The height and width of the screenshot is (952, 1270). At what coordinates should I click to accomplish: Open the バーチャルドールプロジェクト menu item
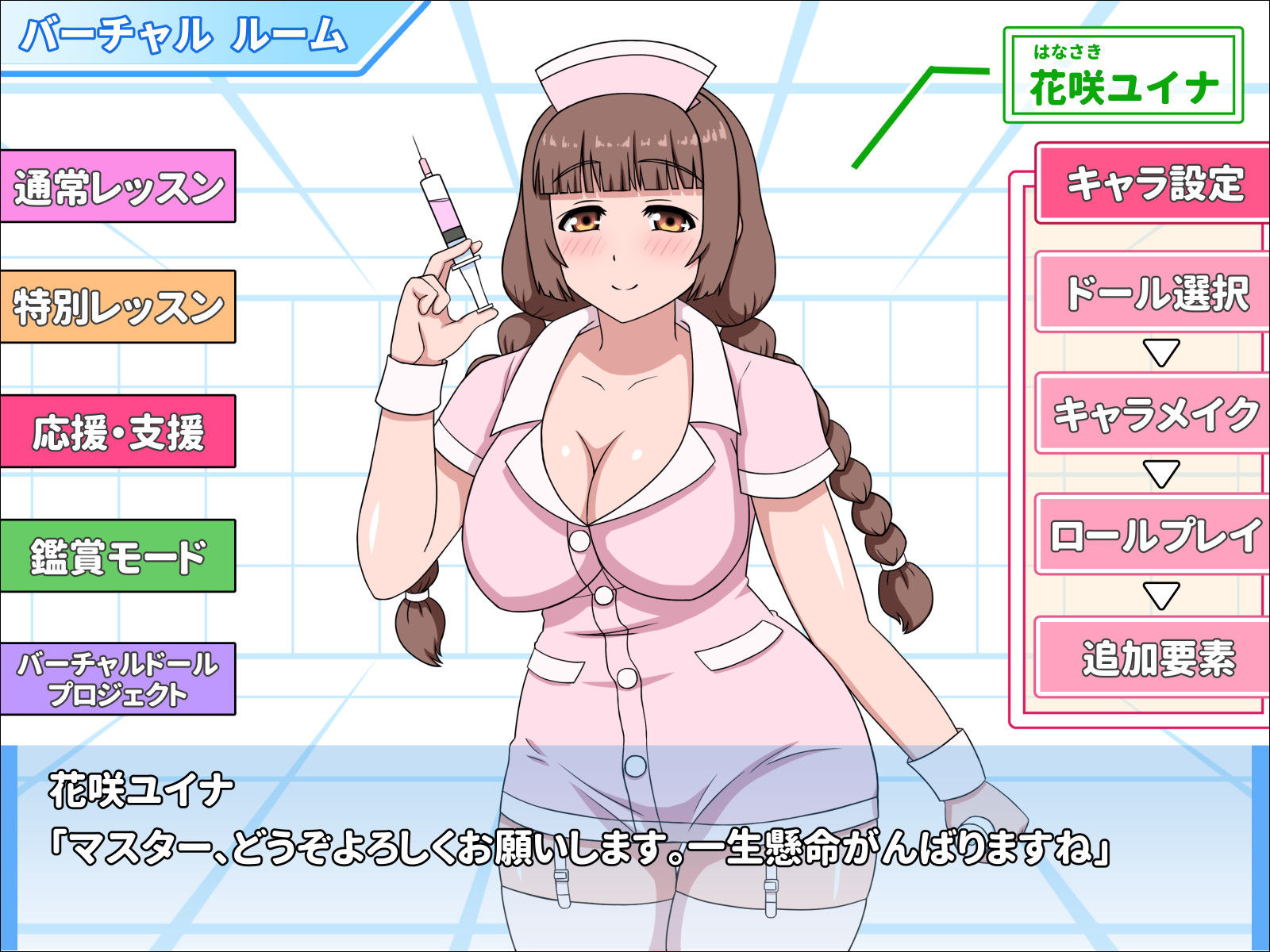(x=119, y=678)
